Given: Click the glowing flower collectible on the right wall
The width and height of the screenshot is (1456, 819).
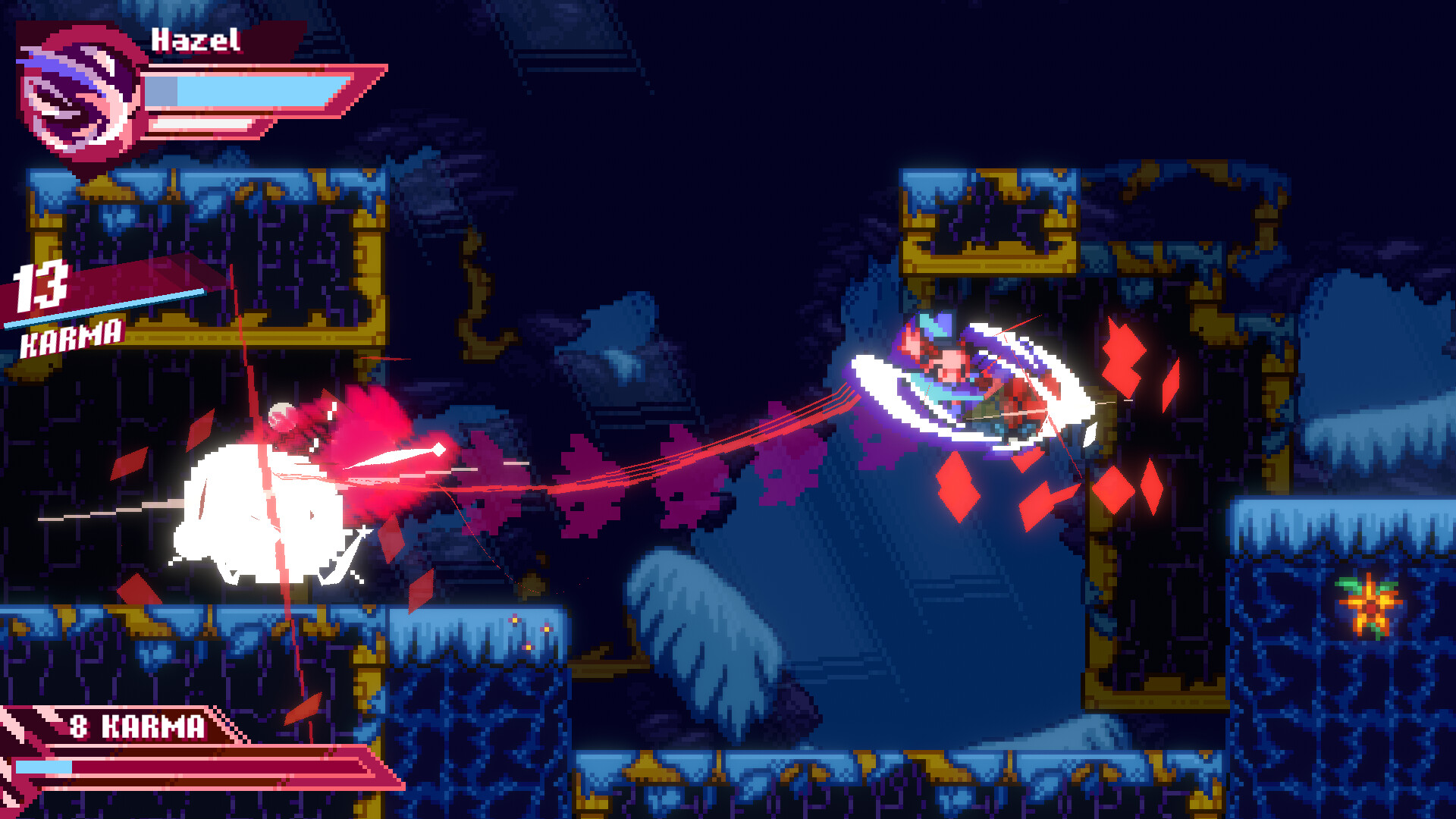Looking at the screenshot, I should [x=1371, y=609].
